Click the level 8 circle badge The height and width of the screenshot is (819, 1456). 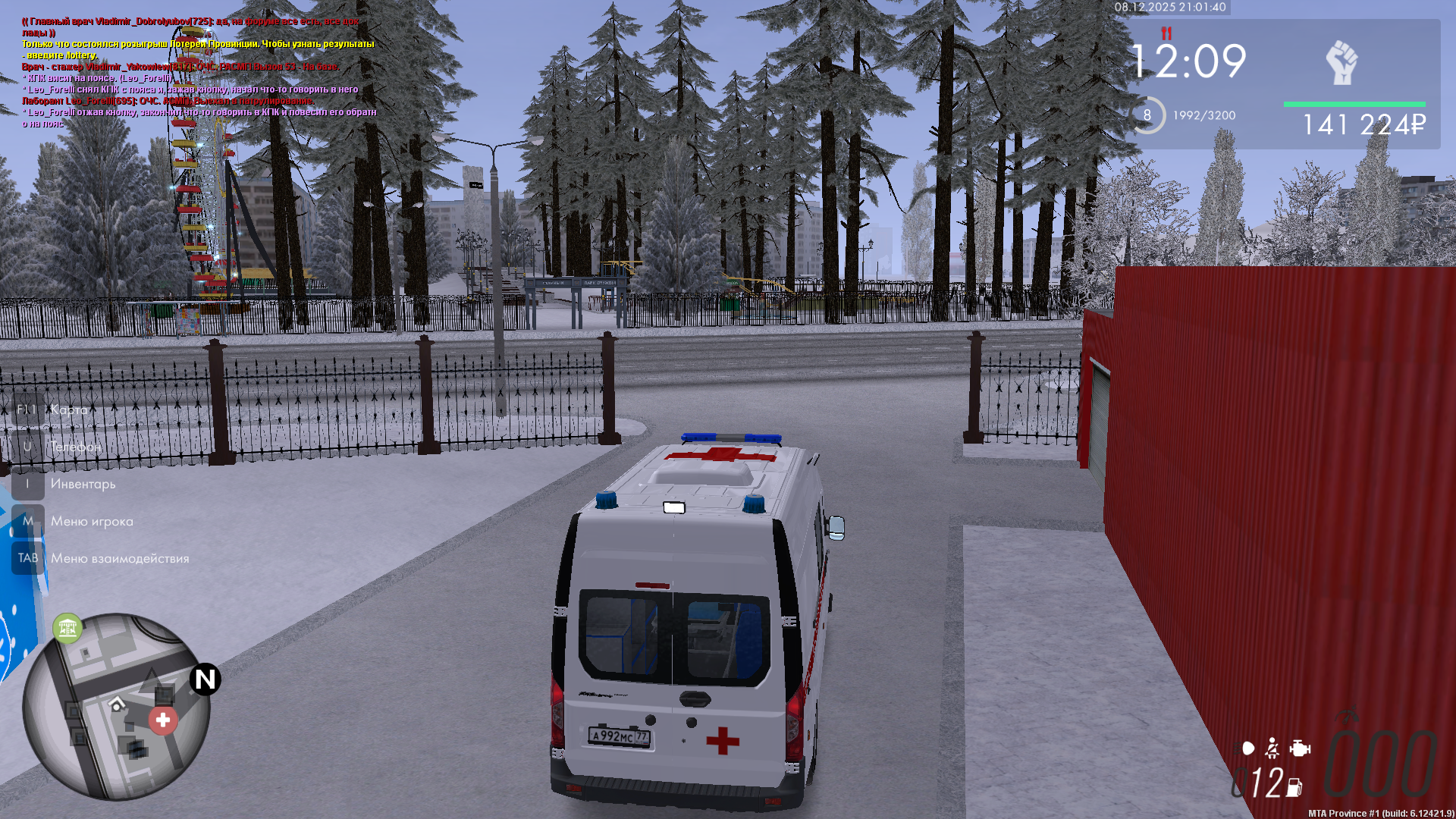(1147, 115)
